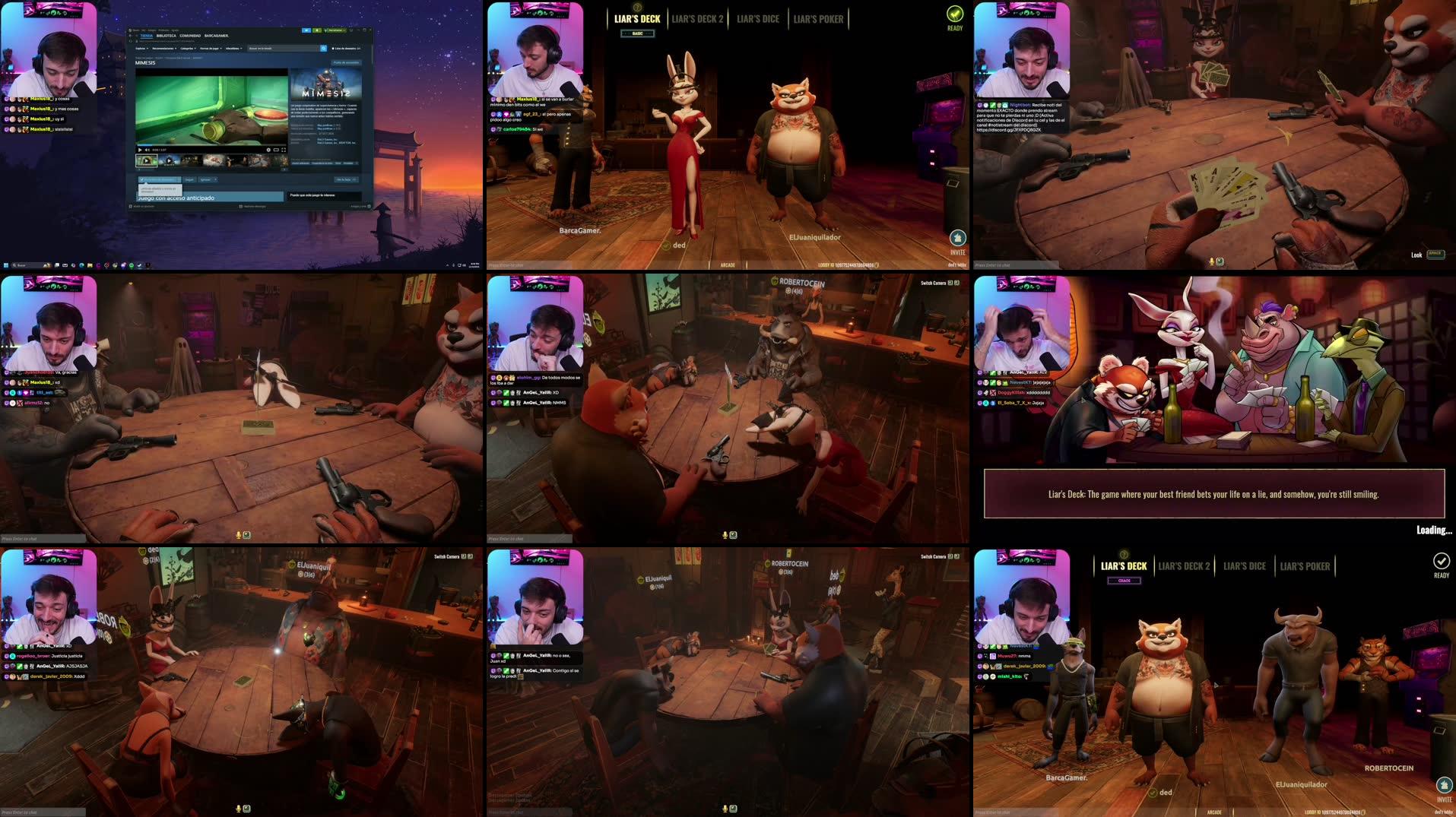Click the help question mark above LIAR'S DECK
This screenshot has width=1456, height=817.
click(637, 7)
